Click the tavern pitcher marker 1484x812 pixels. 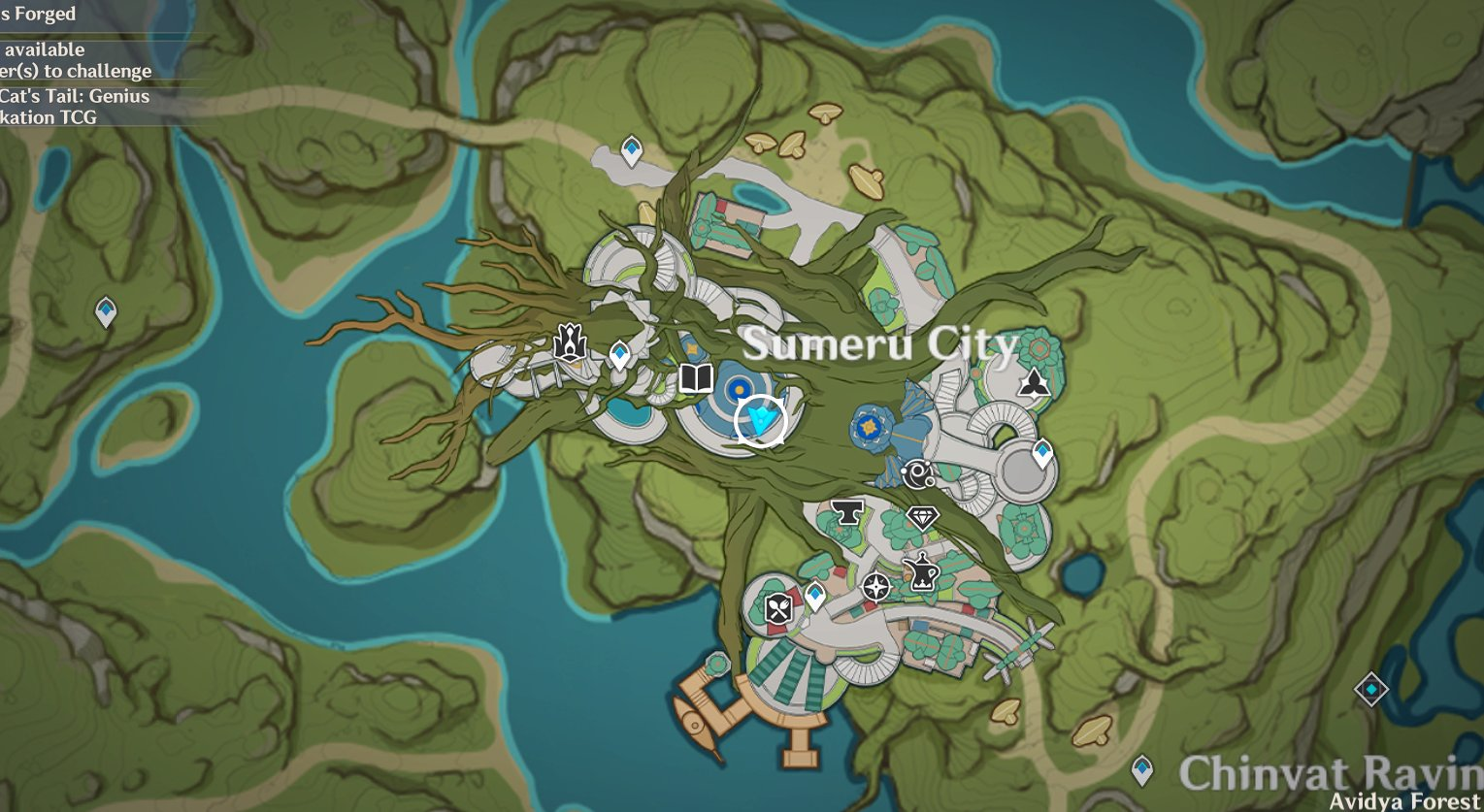point(922,574)
